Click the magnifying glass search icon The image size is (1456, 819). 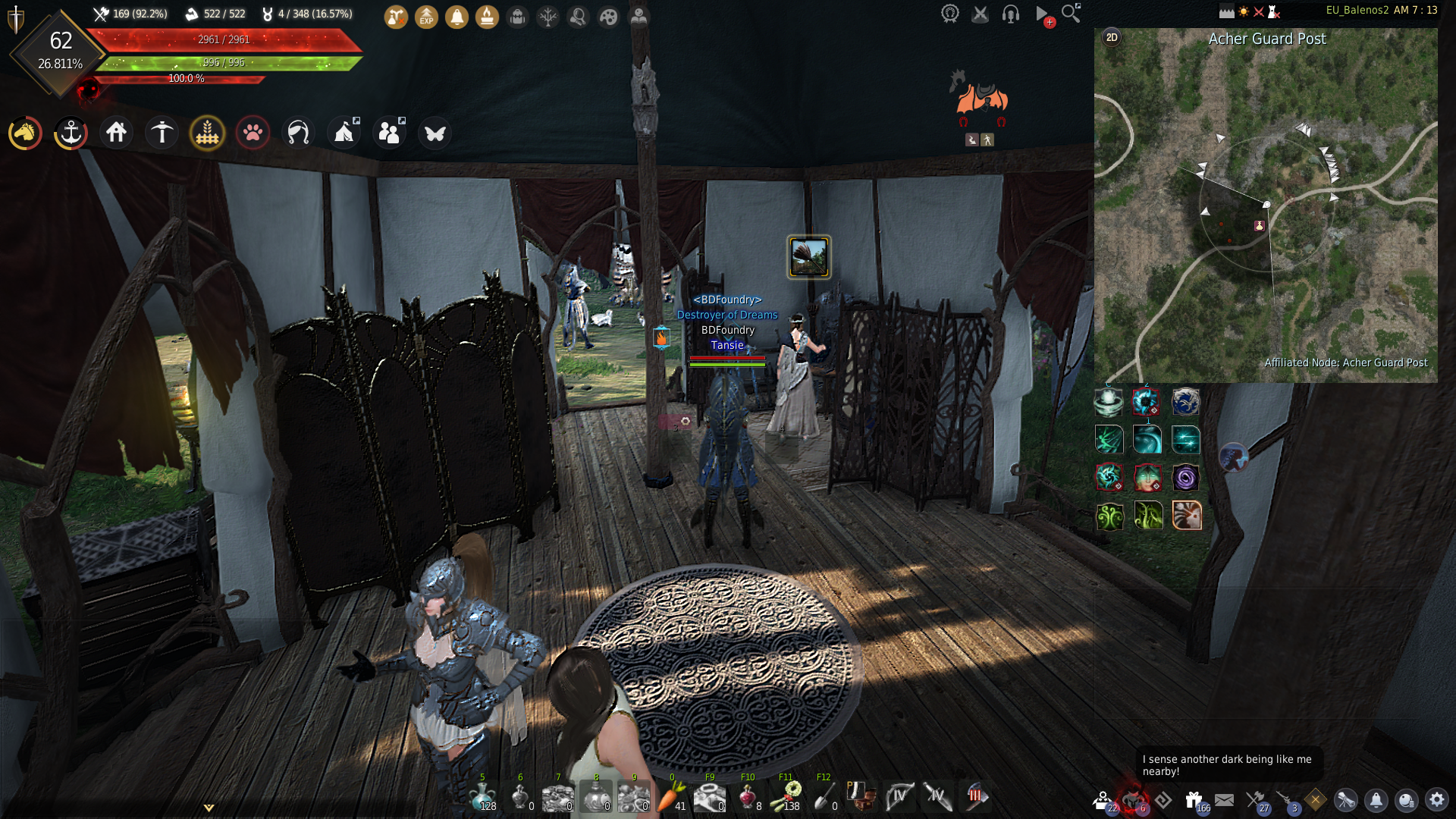[x=1070, y=13]
